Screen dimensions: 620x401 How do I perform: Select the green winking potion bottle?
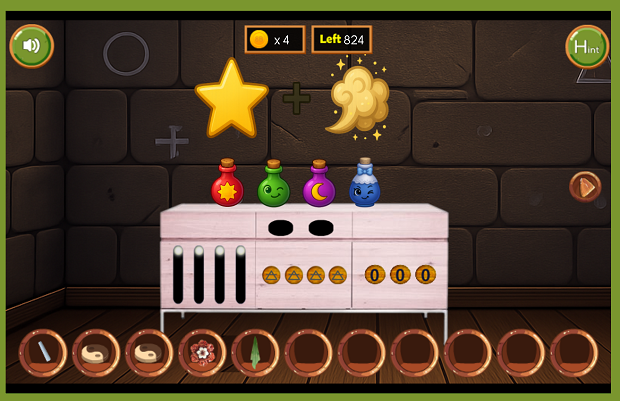(x=273, y=185)
